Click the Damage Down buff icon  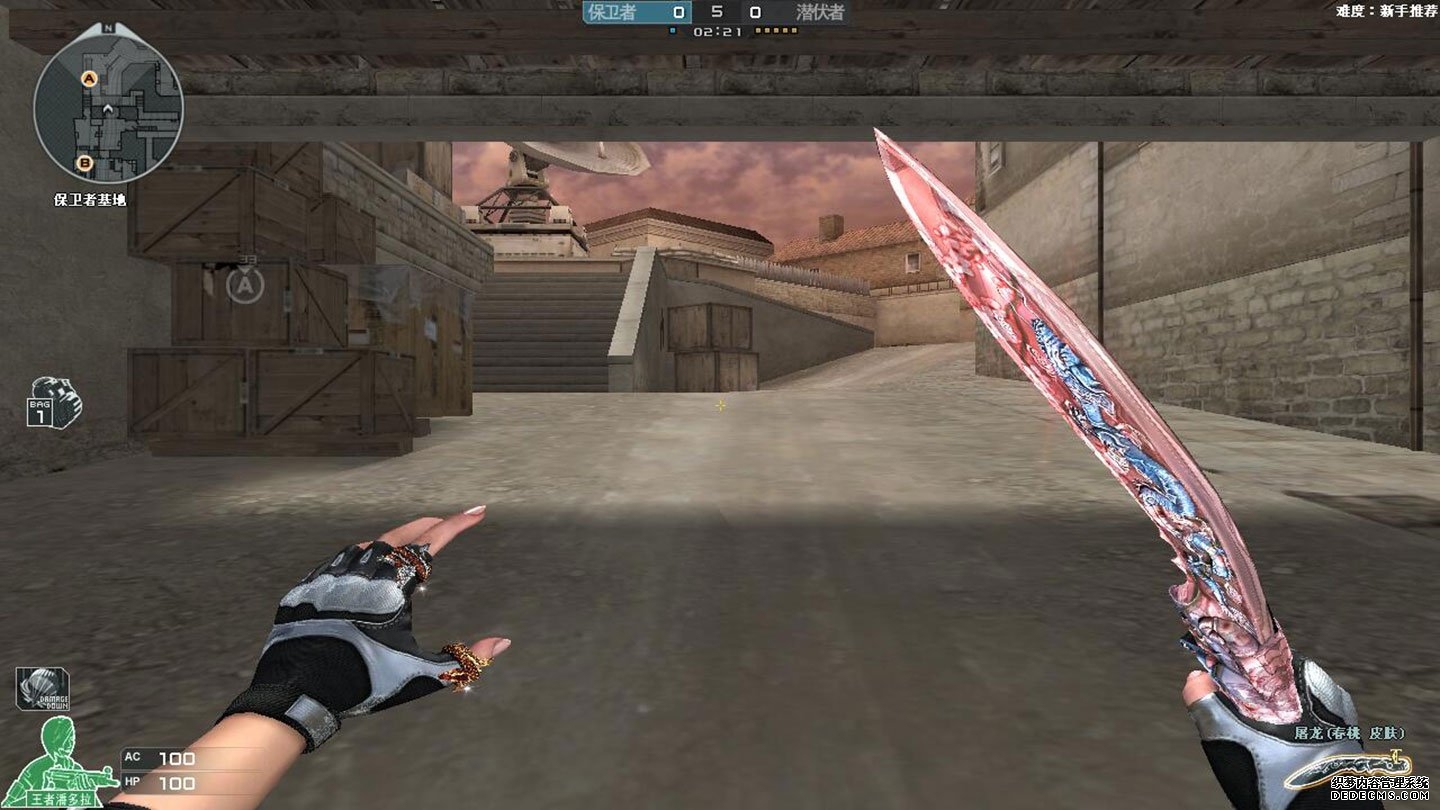tap(42, 688)
